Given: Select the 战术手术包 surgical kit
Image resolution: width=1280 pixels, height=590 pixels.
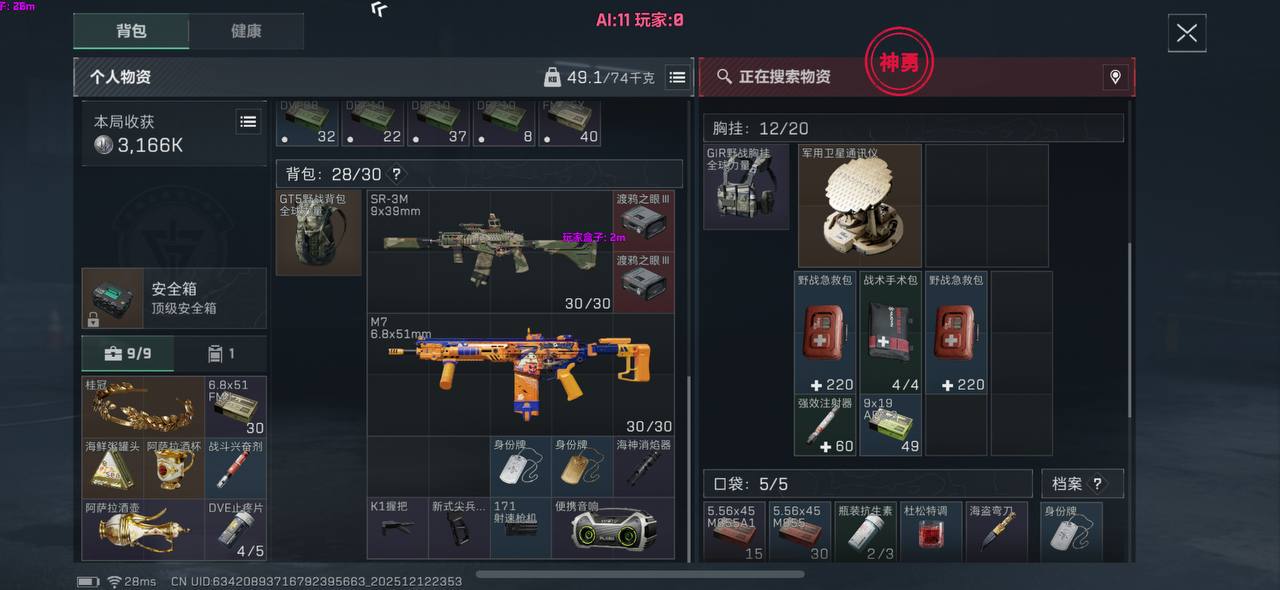Looking at the screenshot, I should 890,332.
